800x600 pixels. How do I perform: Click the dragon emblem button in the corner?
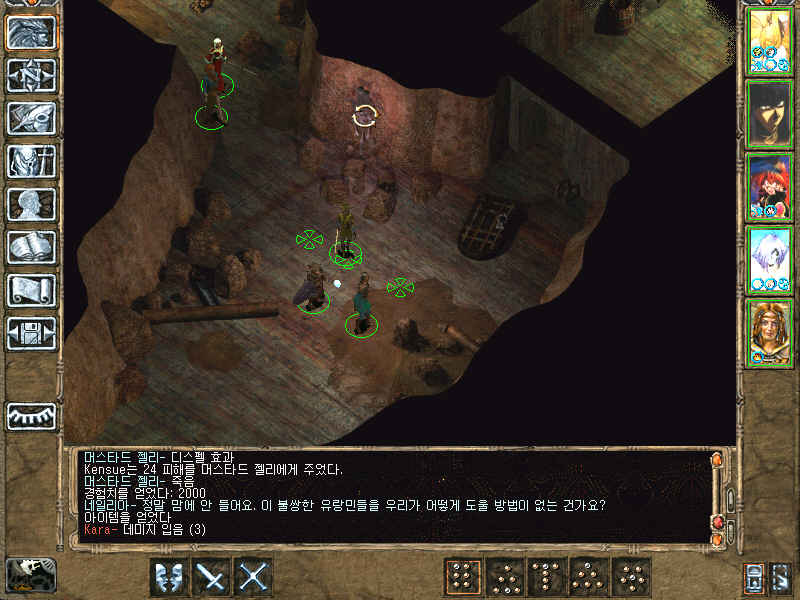(x=30, y=575)
